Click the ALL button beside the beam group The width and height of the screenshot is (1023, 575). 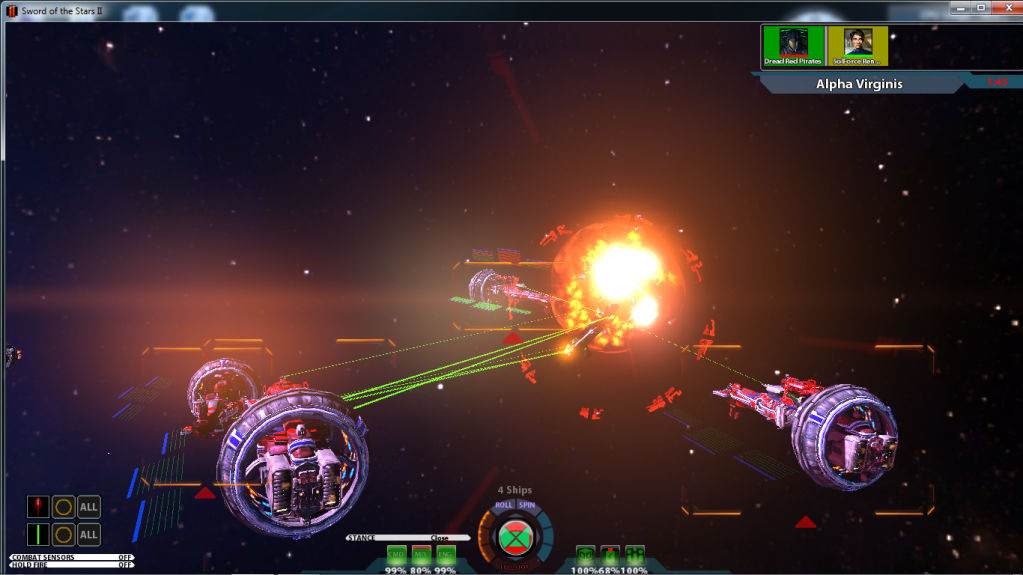pos(89,534)
